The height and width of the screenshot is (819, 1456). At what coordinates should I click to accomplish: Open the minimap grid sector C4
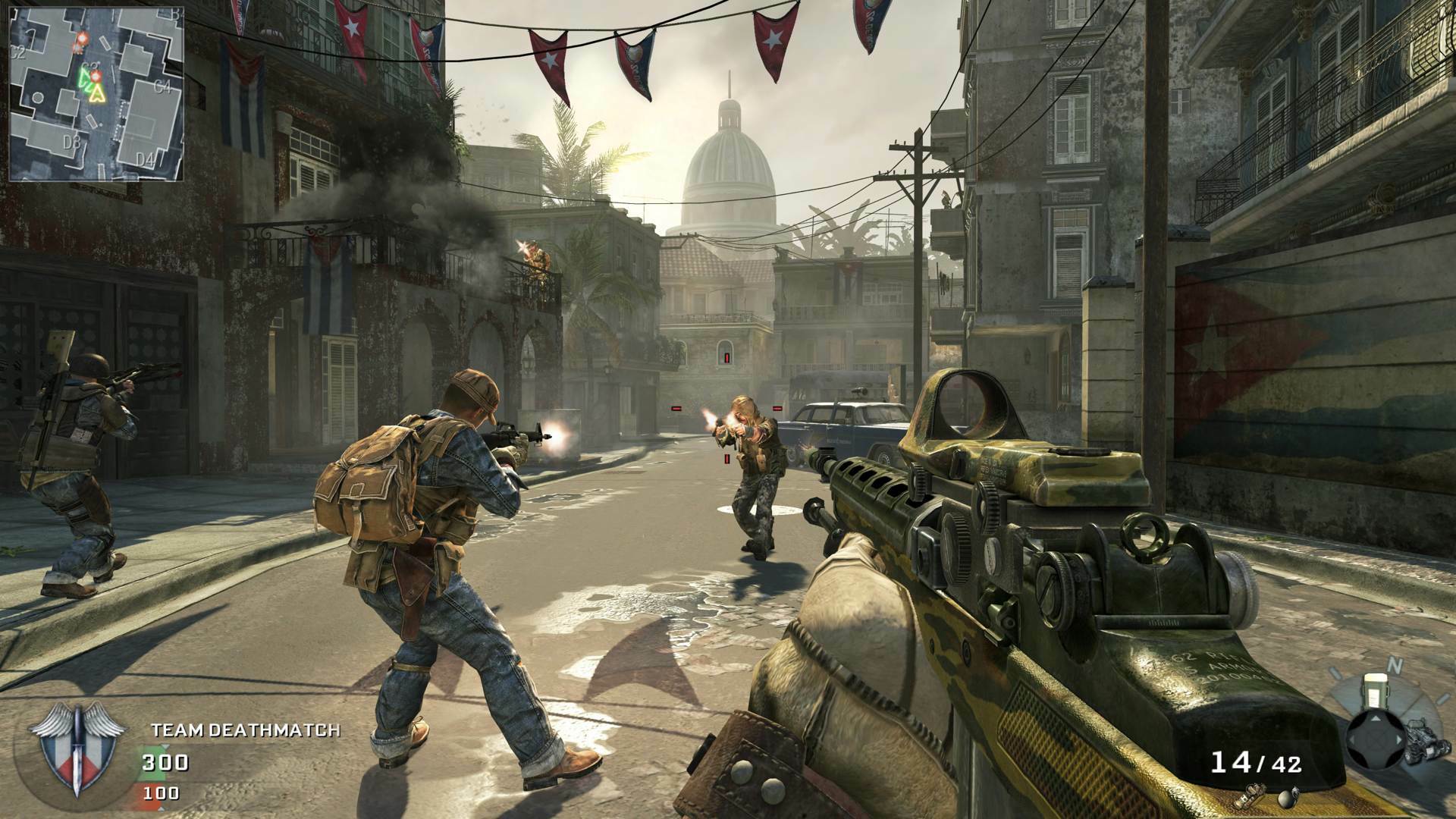tap(163, 85)
